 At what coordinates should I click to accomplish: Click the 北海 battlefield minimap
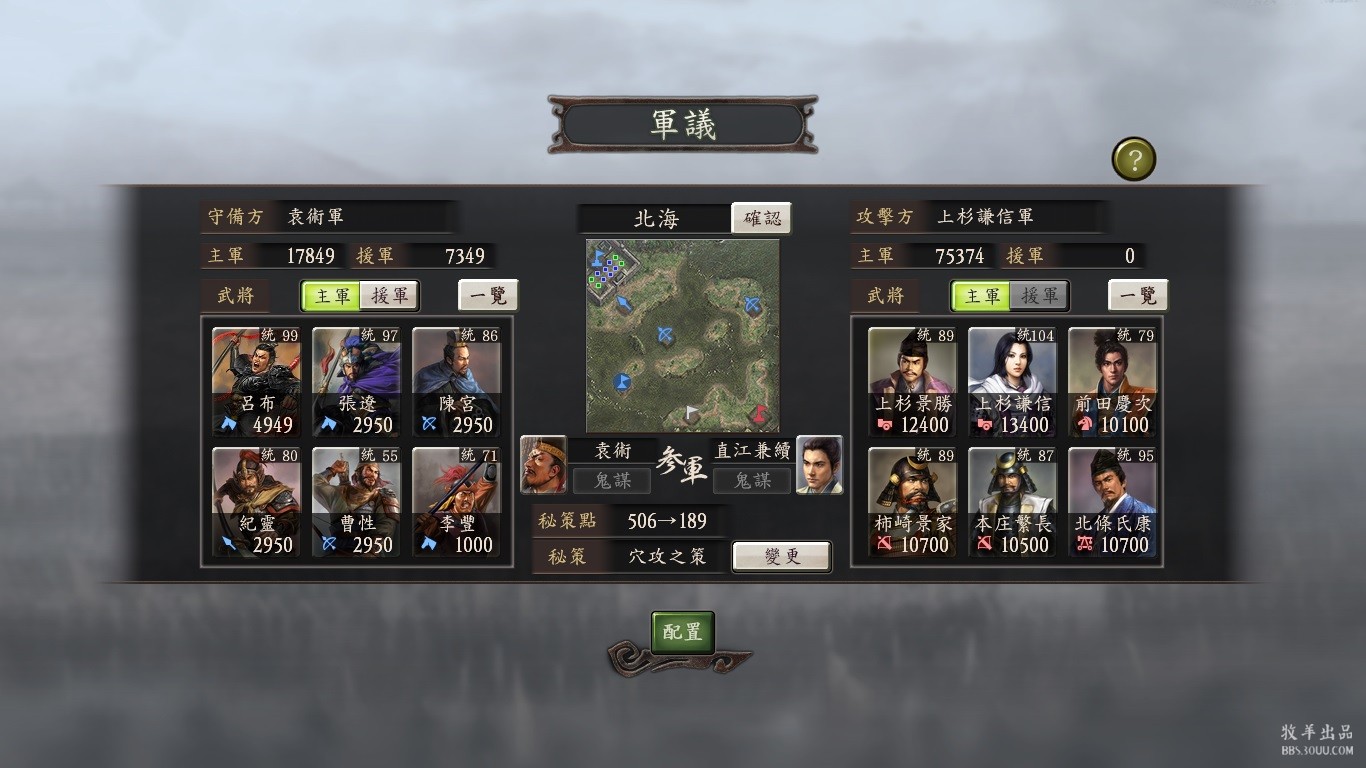click(x=682, y=335)
